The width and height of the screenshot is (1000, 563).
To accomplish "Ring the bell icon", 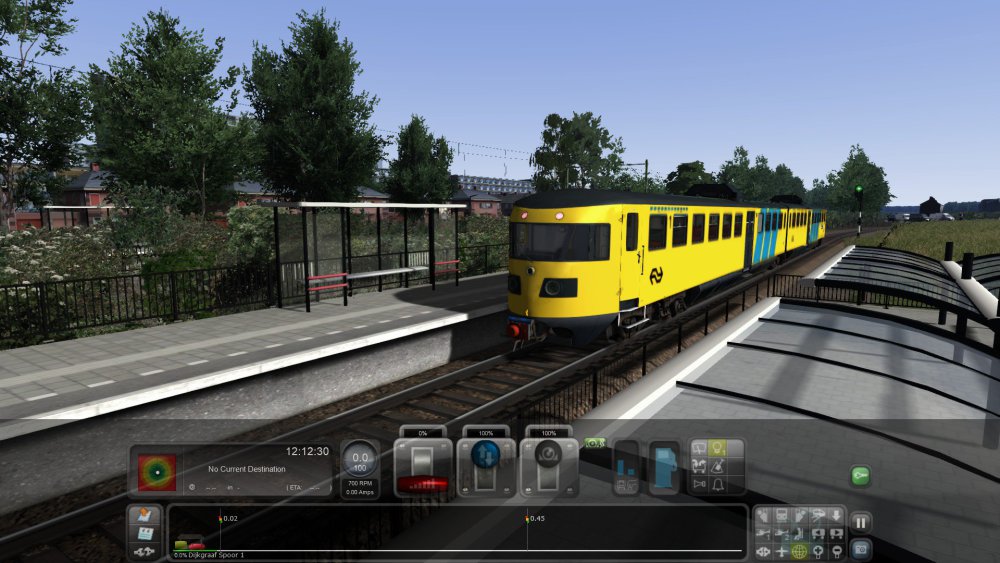I will [718, 485].
